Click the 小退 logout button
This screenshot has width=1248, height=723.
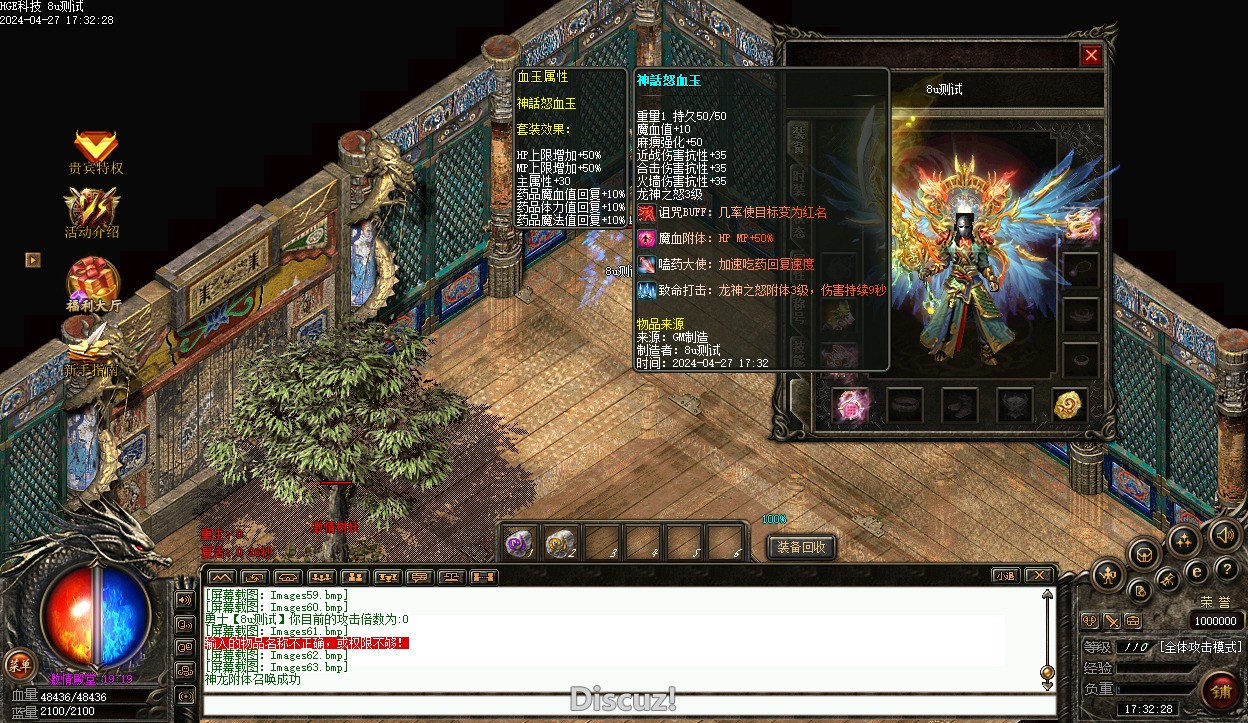(x=1006, y=576)
